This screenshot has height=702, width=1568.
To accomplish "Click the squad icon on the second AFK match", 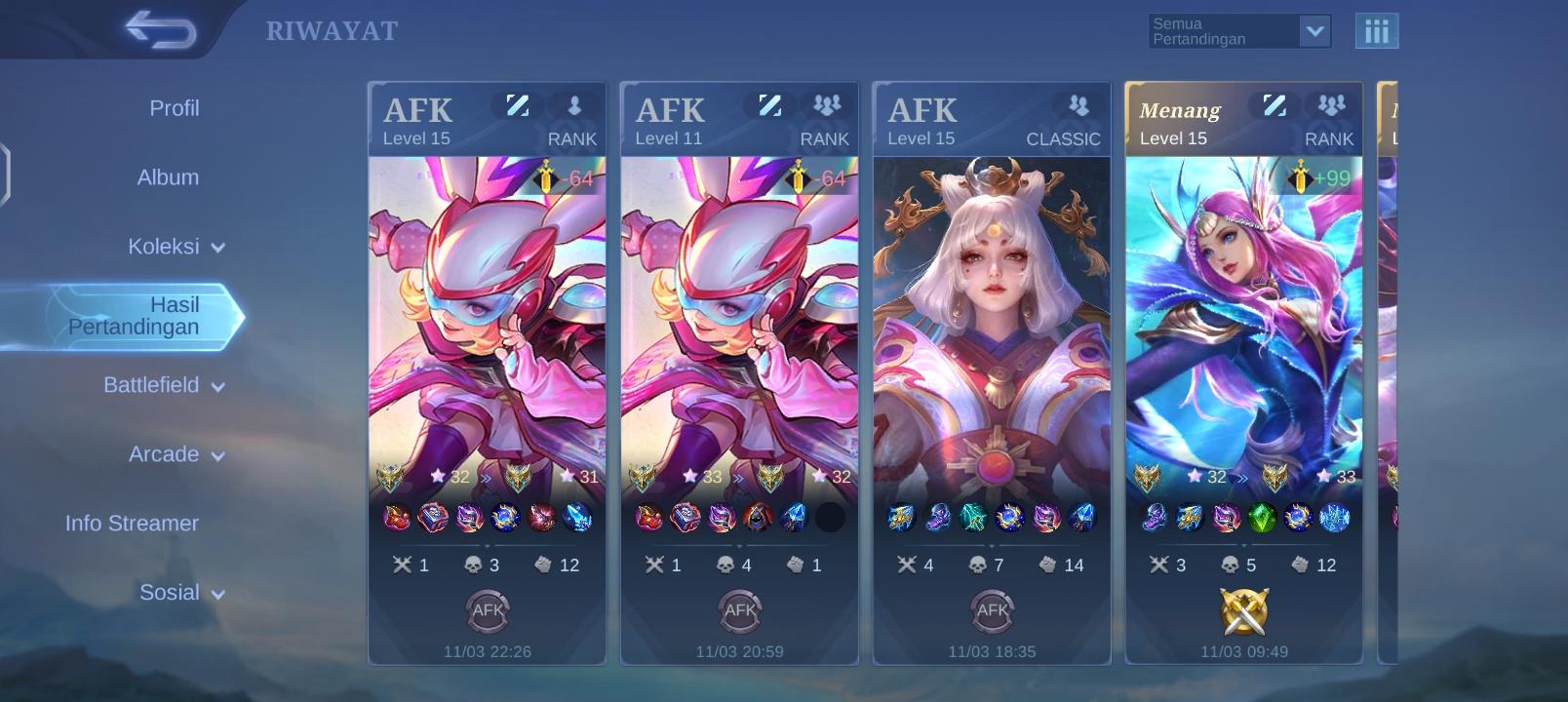I will (x=826, y=107).
